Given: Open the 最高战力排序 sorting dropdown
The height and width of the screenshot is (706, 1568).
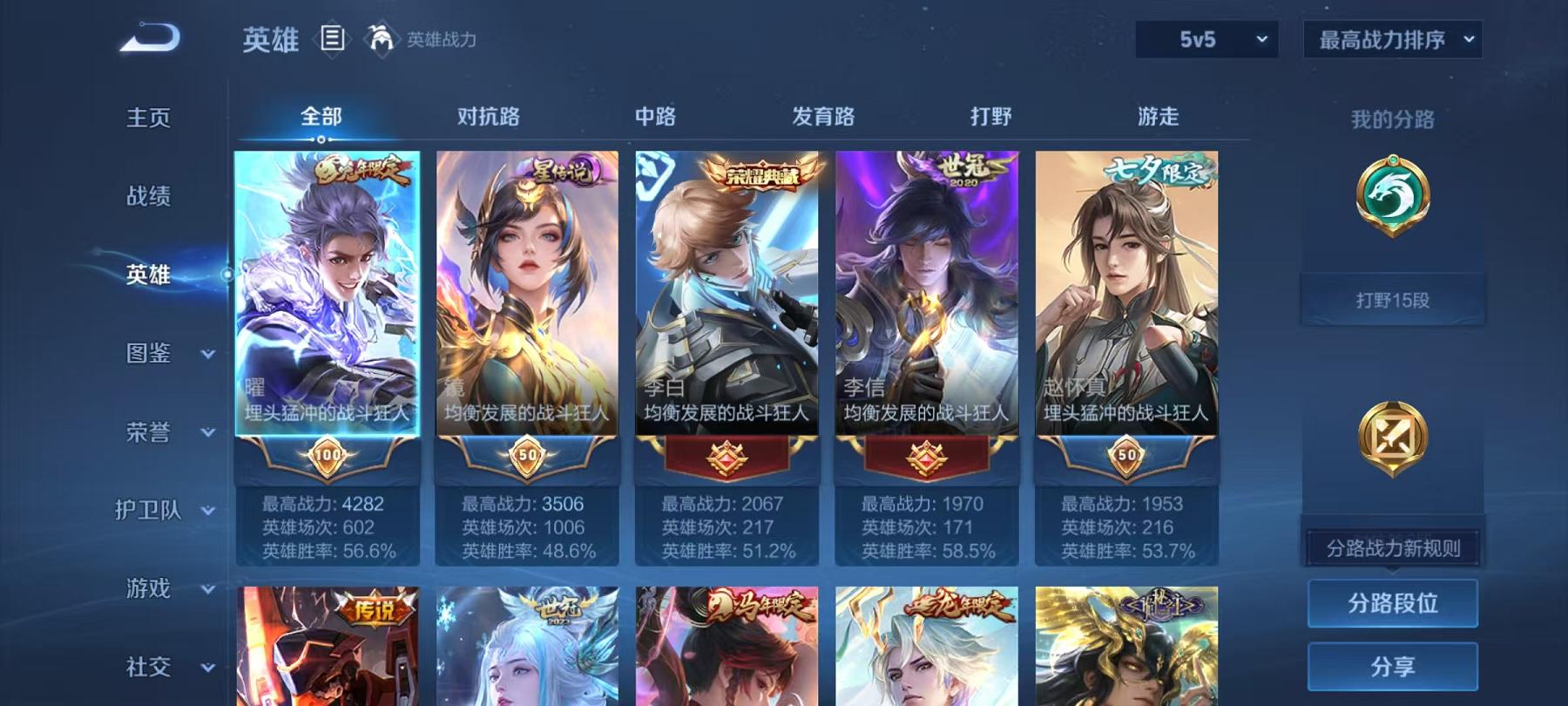Looking at the screenshot, I should (x=1392, y=39).
